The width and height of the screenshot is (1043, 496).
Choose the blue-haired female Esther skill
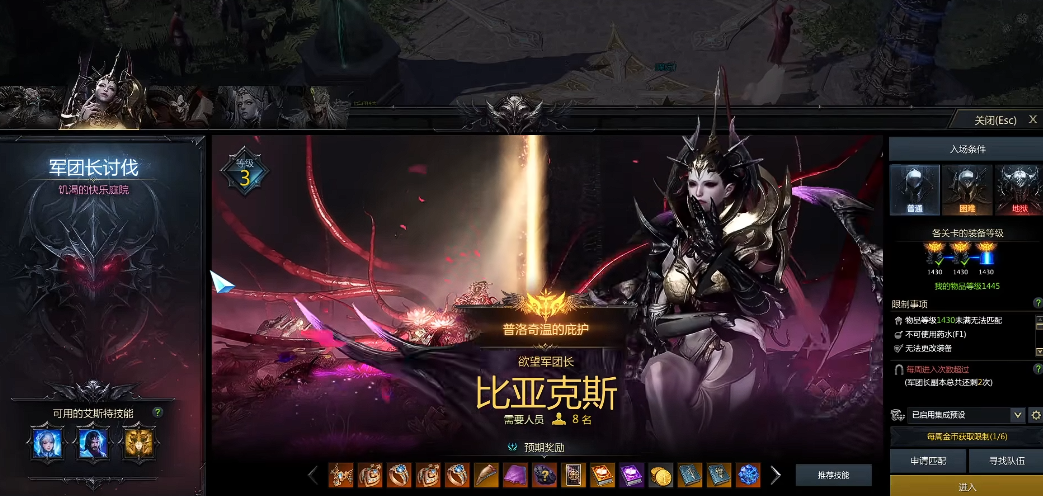point(48,442)
